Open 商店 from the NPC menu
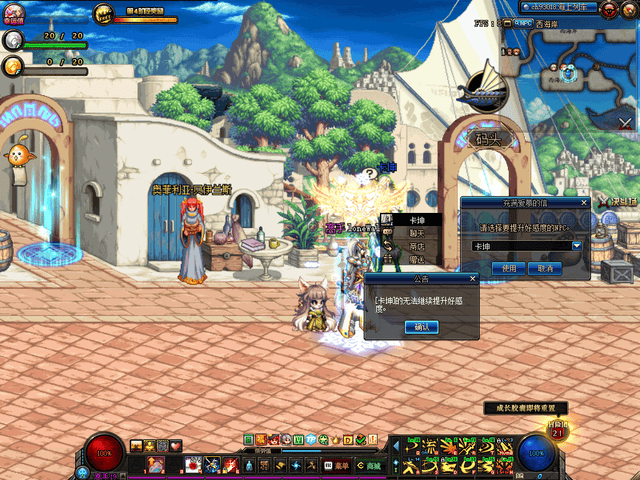The width and height of the screenshot is (640, 480). click(x=417, y=245)
